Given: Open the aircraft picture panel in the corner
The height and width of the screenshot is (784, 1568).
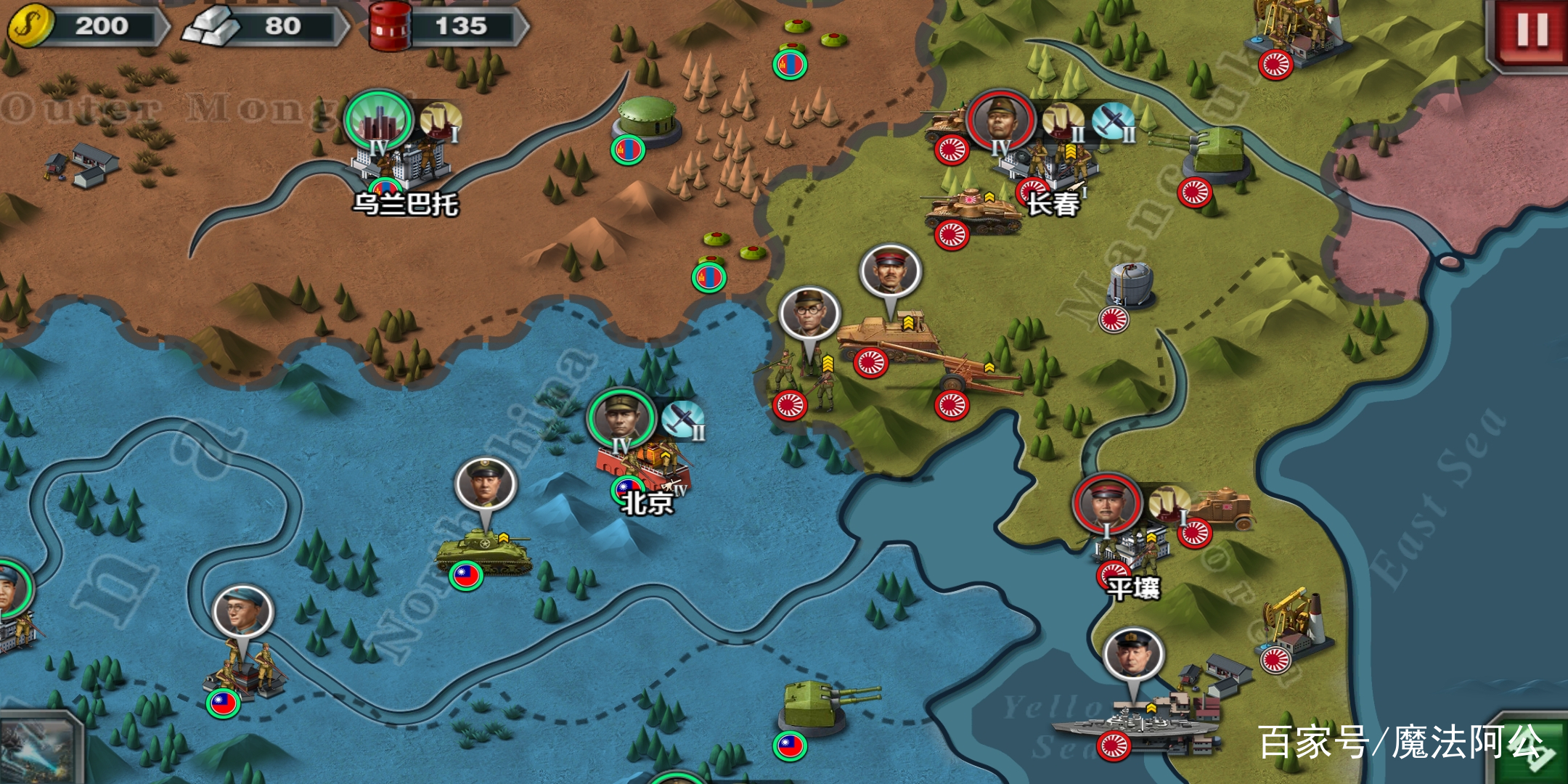Looking at the screenshot, I should (x=36, y=749).
